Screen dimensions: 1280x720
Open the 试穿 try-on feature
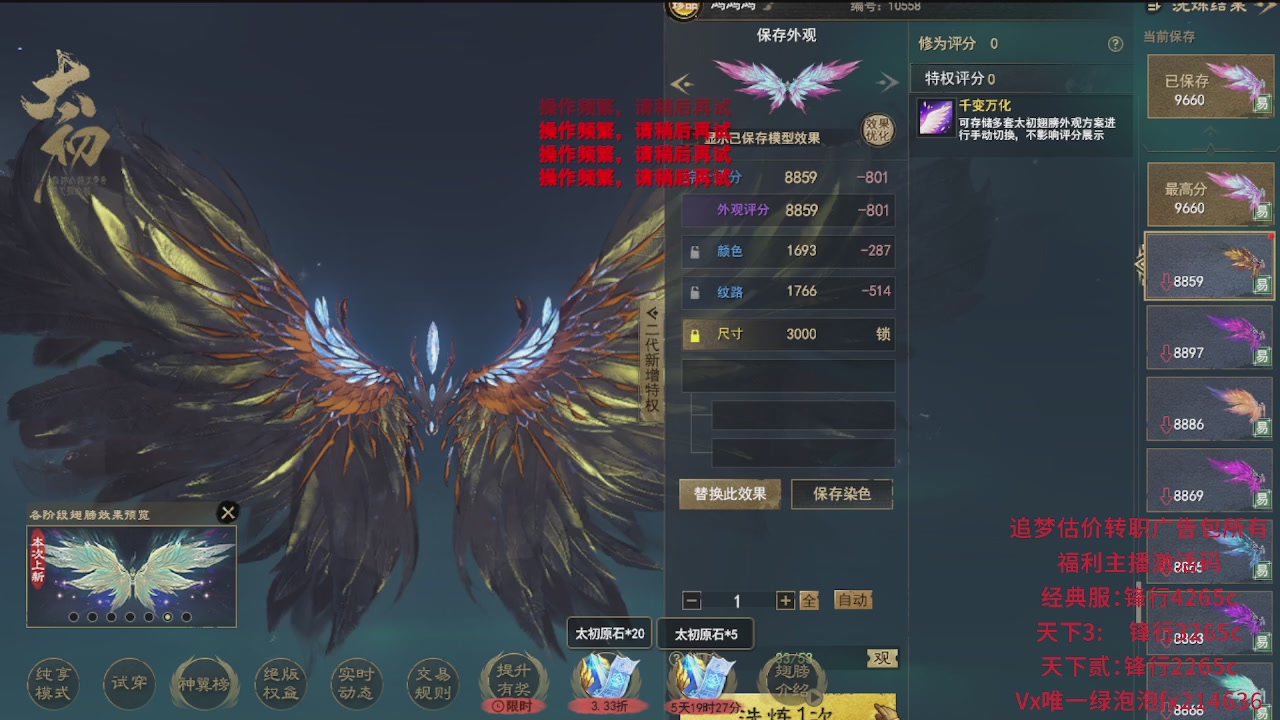[129, 684]
